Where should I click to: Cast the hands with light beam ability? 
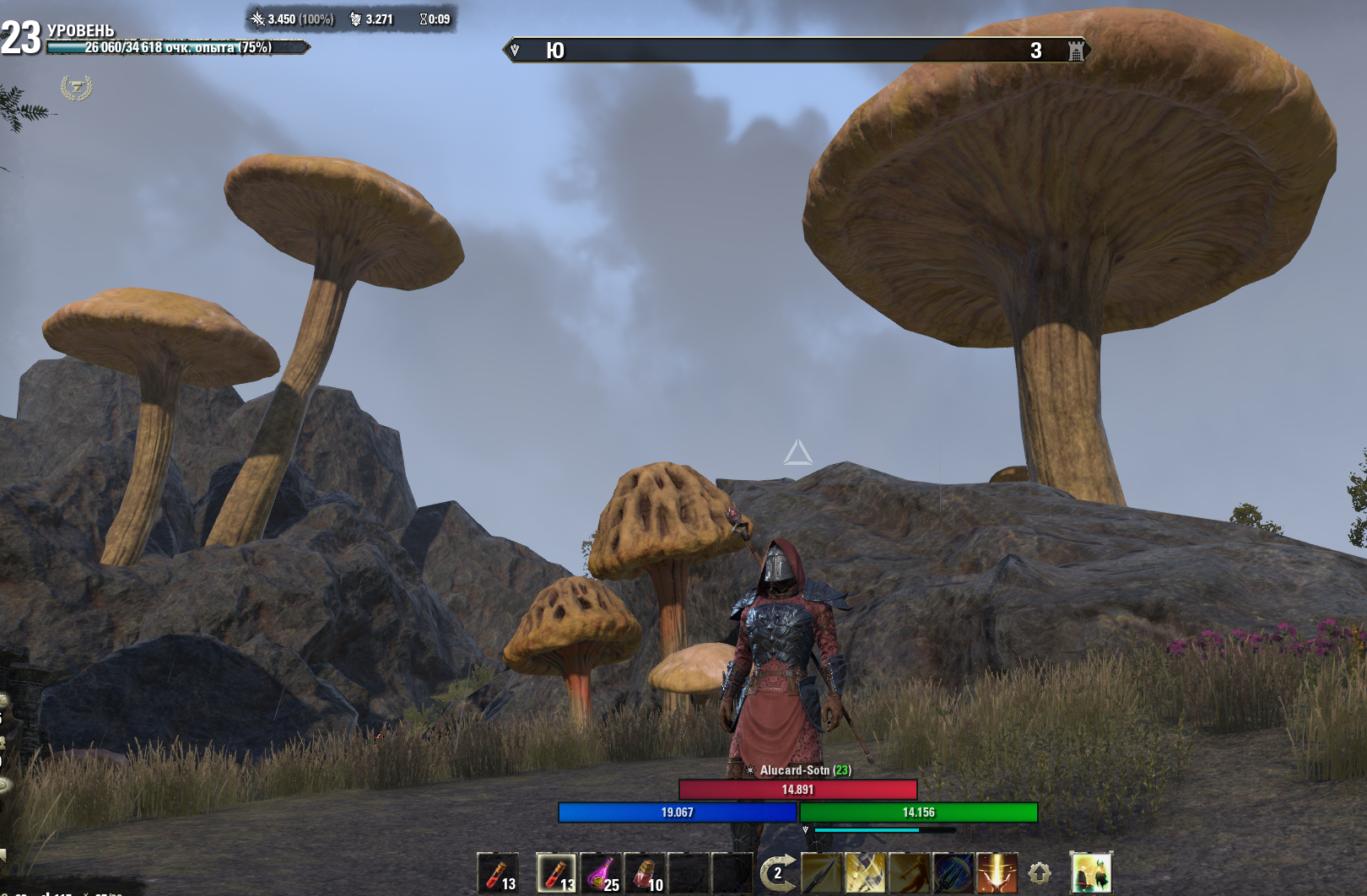pyautogui.click(x=997, y=873)
